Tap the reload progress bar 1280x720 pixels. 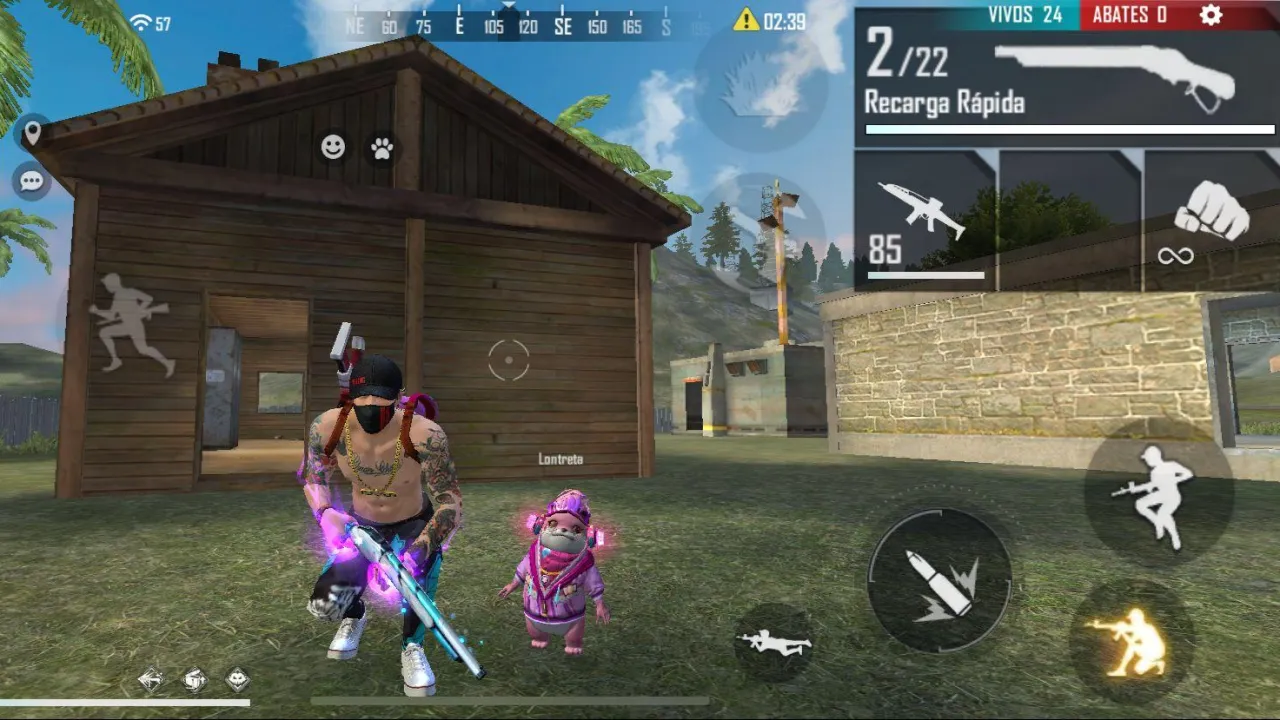pyautogui.click(x=1067, y=130)
